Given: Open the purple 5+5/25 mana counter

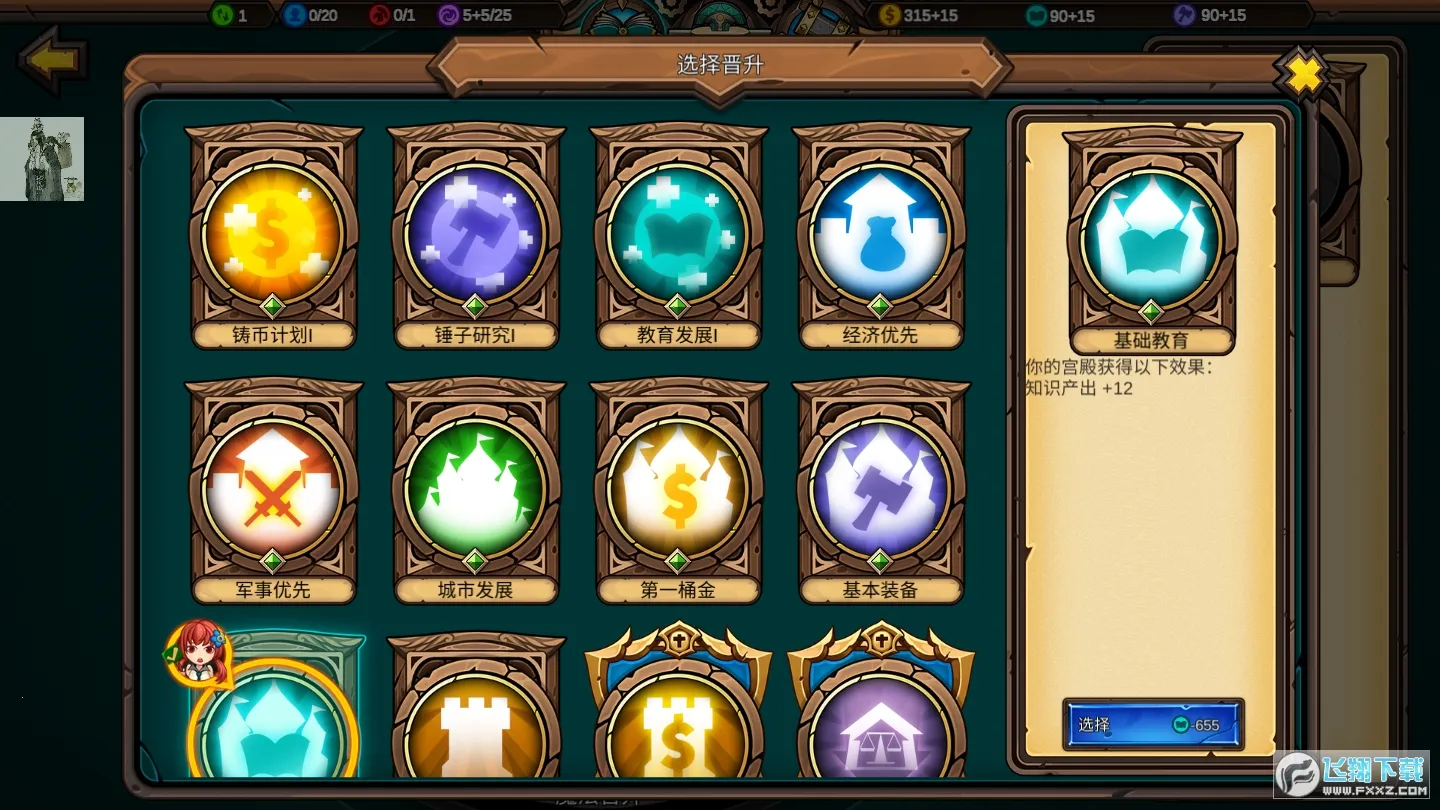Looking at the screenshot, I should (478, 15).
